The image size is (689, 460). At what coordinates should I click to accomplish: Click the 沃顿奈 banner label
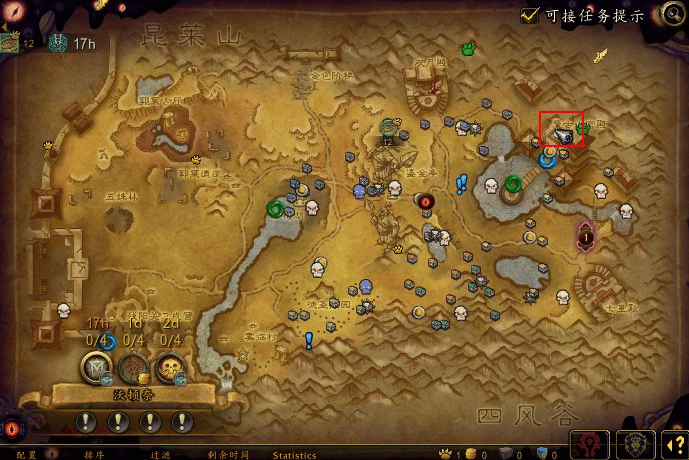coord(133,395)
